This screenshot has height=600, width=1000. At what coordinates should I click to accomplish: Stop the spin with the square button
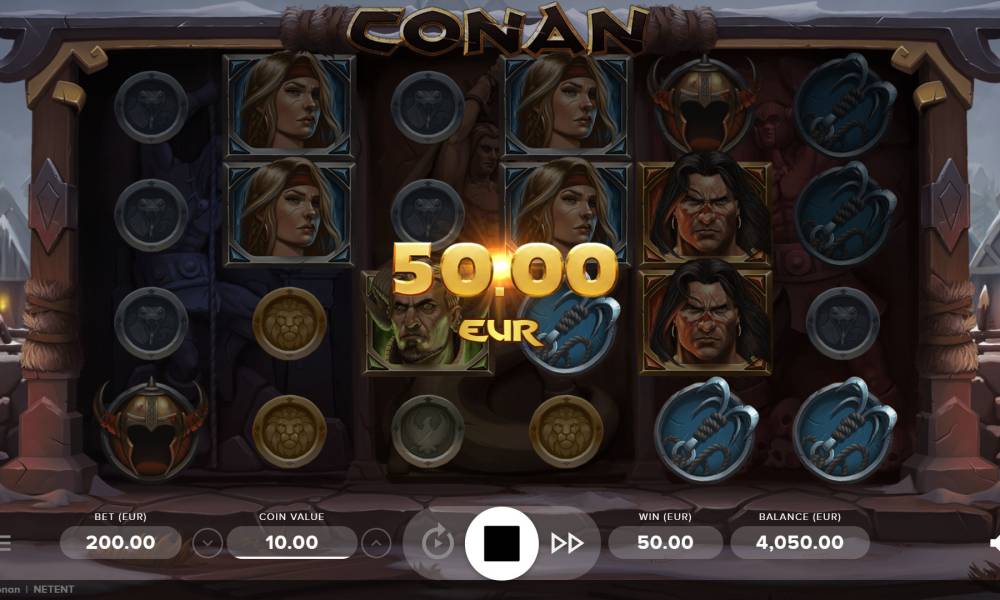click(x=501, y=543)
